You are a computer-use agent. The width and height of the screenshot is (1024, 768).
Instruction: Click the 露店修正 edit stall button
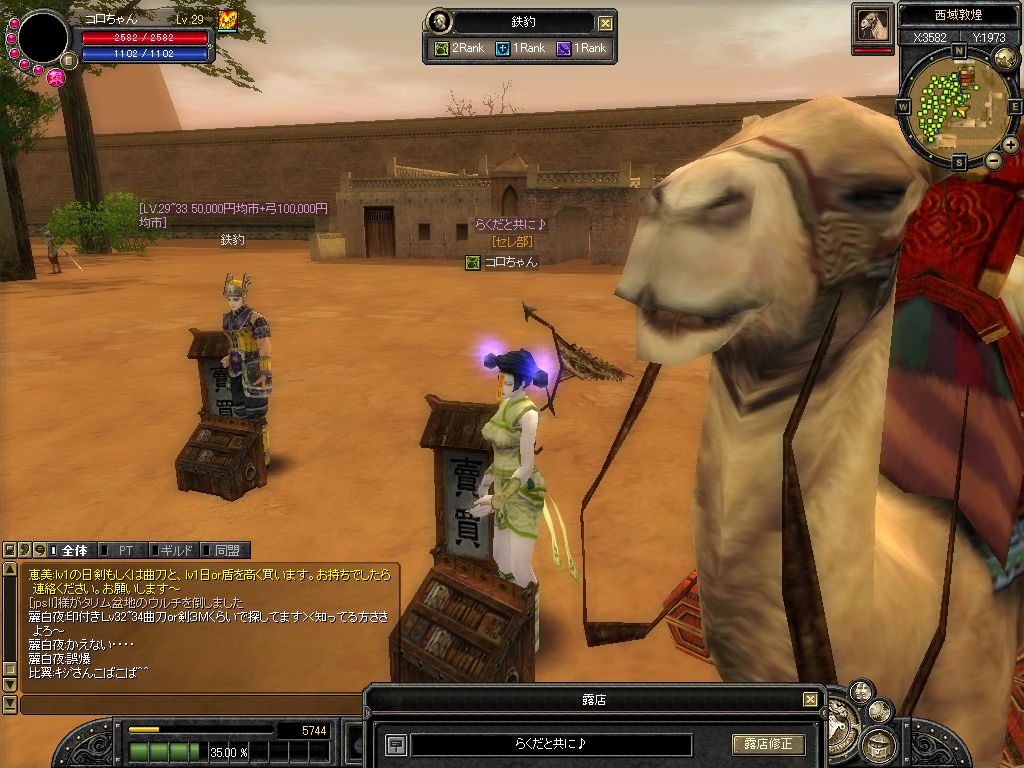click(x=768, y=745)
